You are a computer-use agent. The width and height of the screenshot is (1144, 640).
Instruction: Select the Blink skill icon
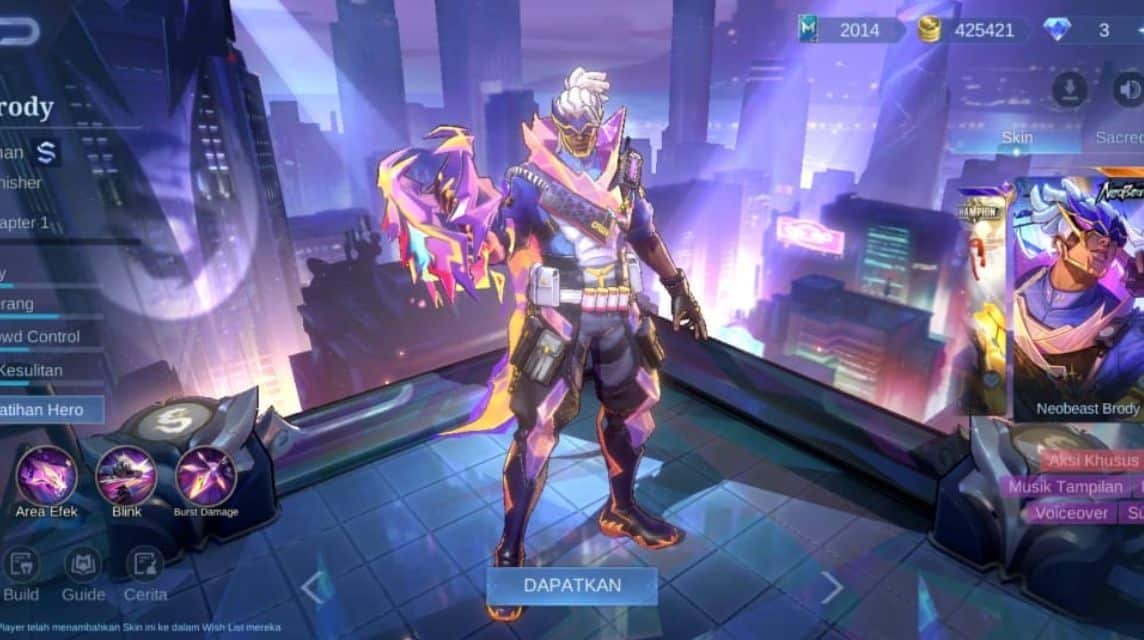click(126, 476)
